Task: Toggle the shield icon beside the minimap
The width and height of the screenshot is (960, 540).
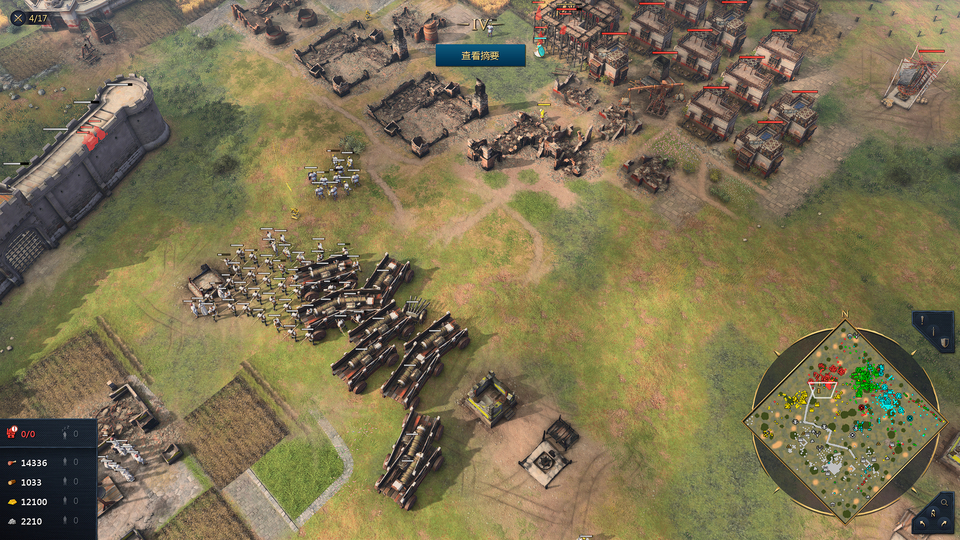Action: [944, 343]
